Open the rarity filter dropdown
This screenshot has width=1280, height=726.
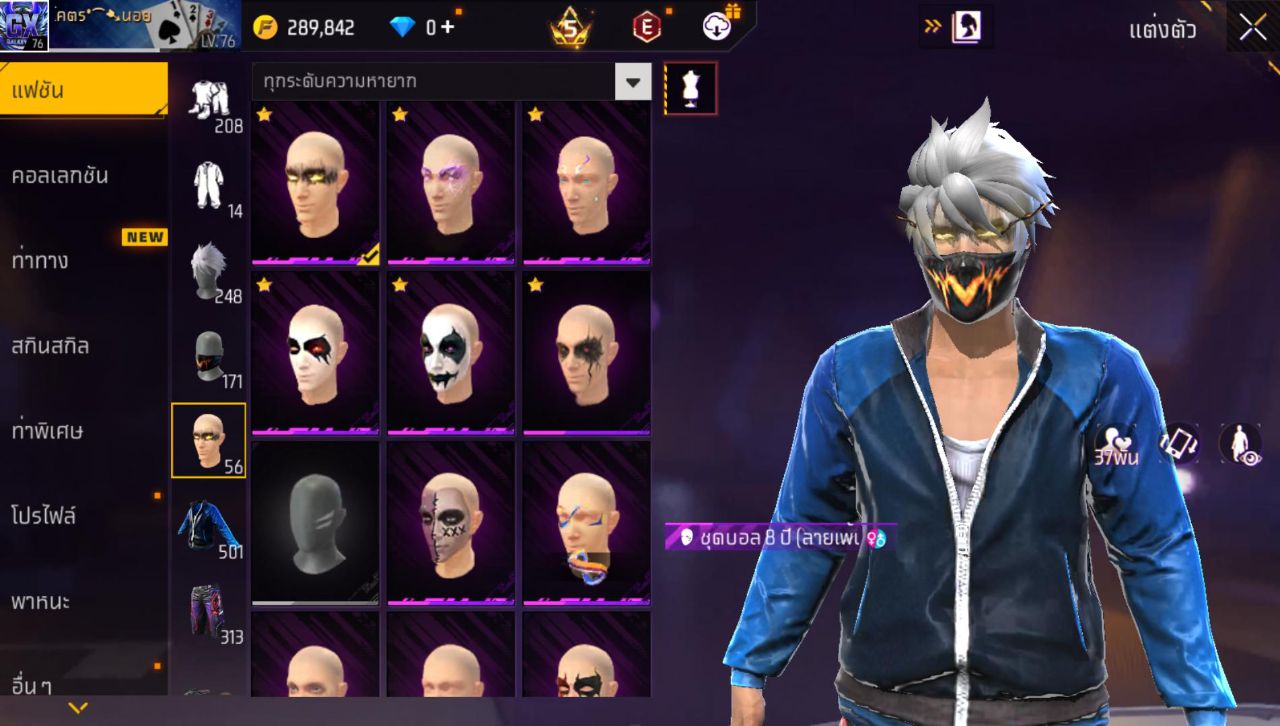(632, 82)
